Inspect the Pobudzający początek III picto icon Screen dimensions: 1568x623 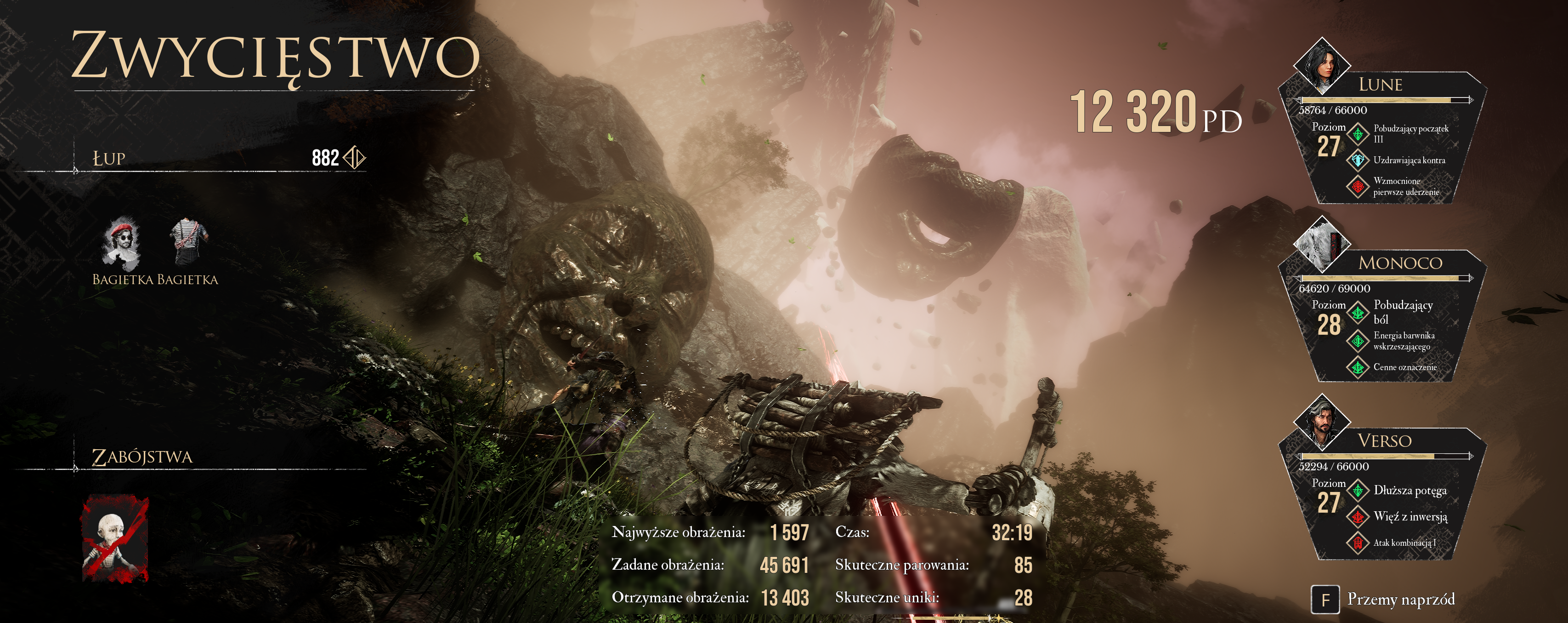[x=1358, y=133]
